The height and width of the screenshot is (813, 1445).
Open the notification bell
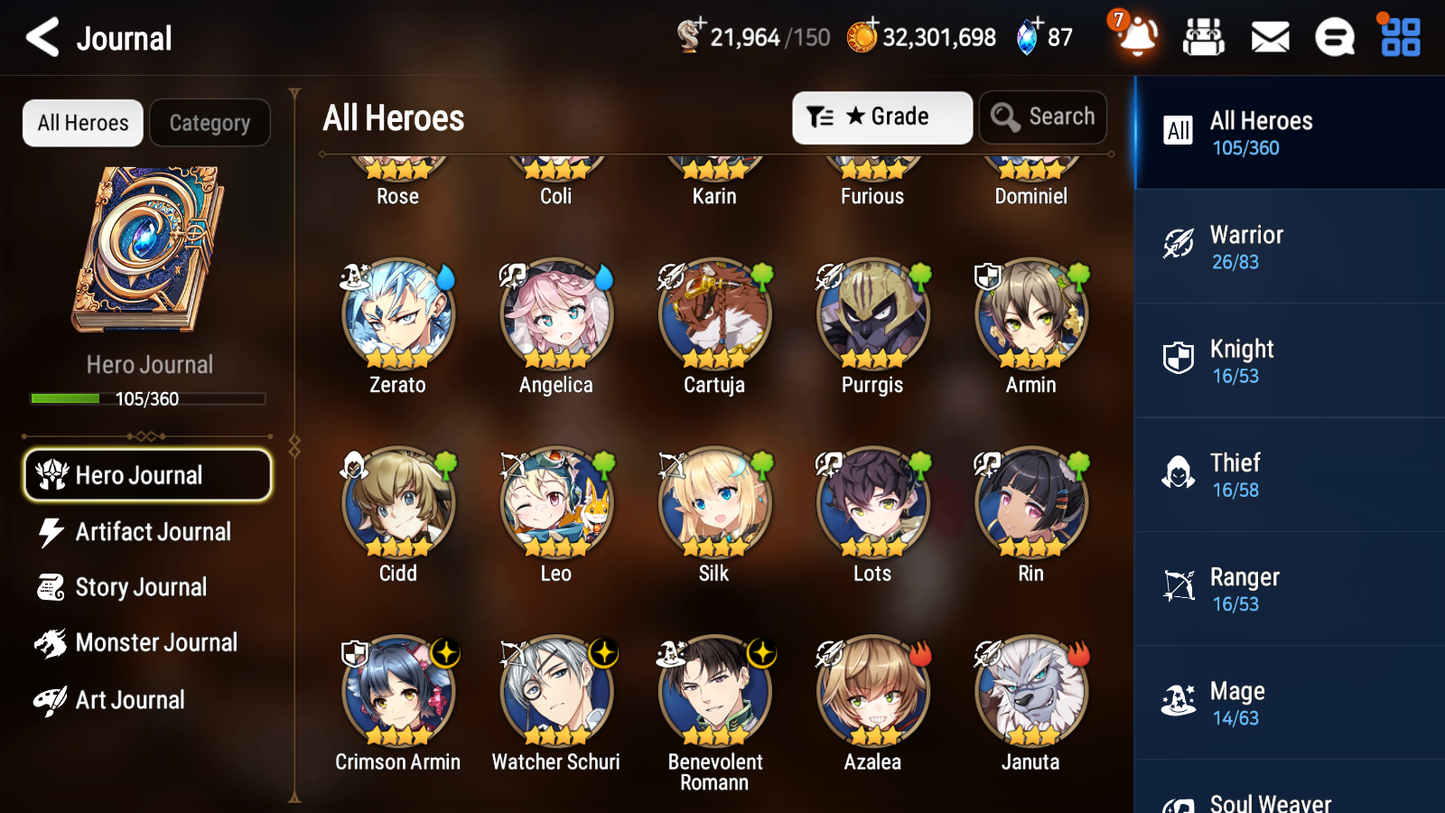click(x=1135, y=36)
